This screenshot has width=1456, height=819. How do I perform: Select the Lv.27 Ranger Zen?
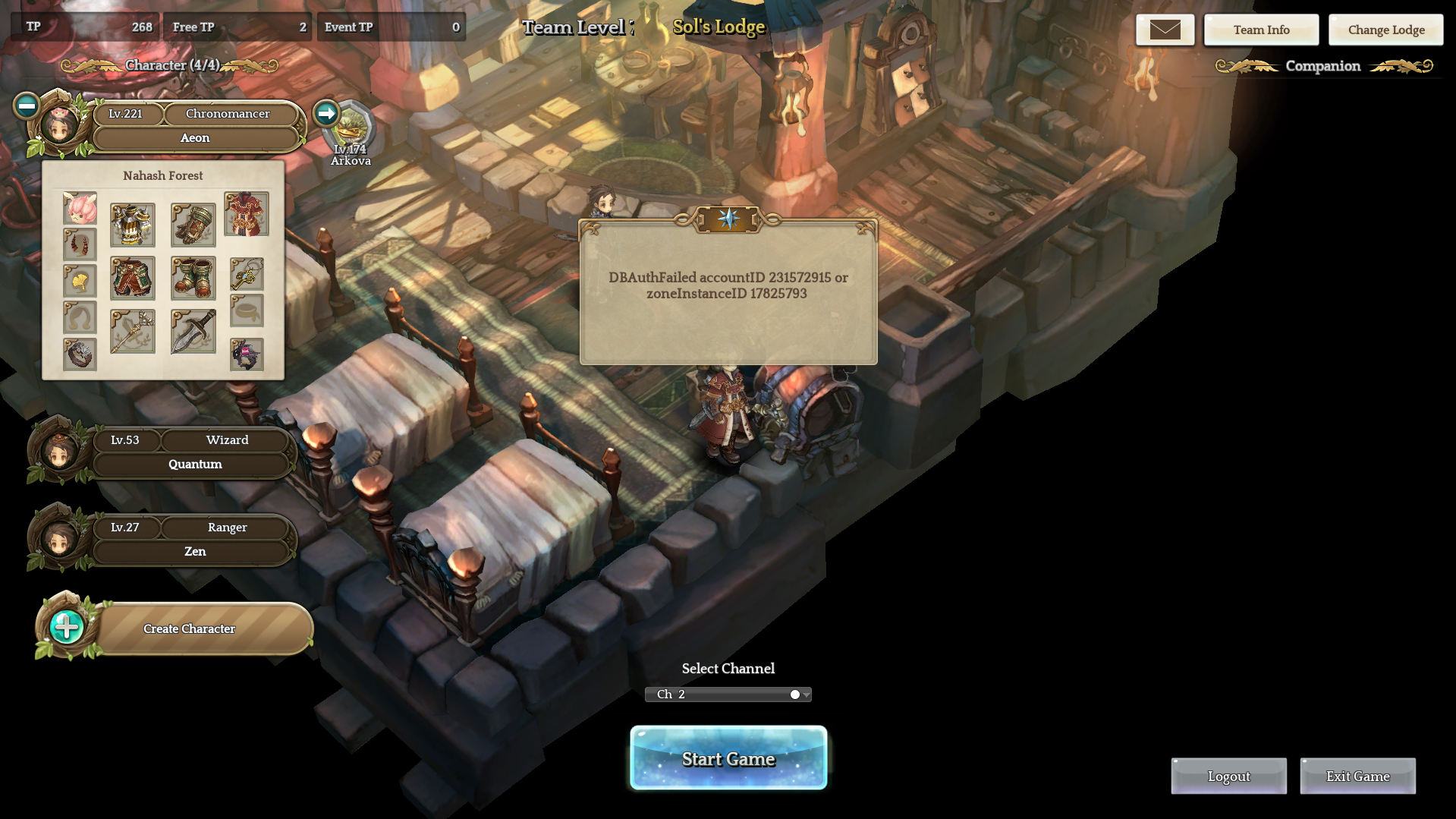click(194, 540)
